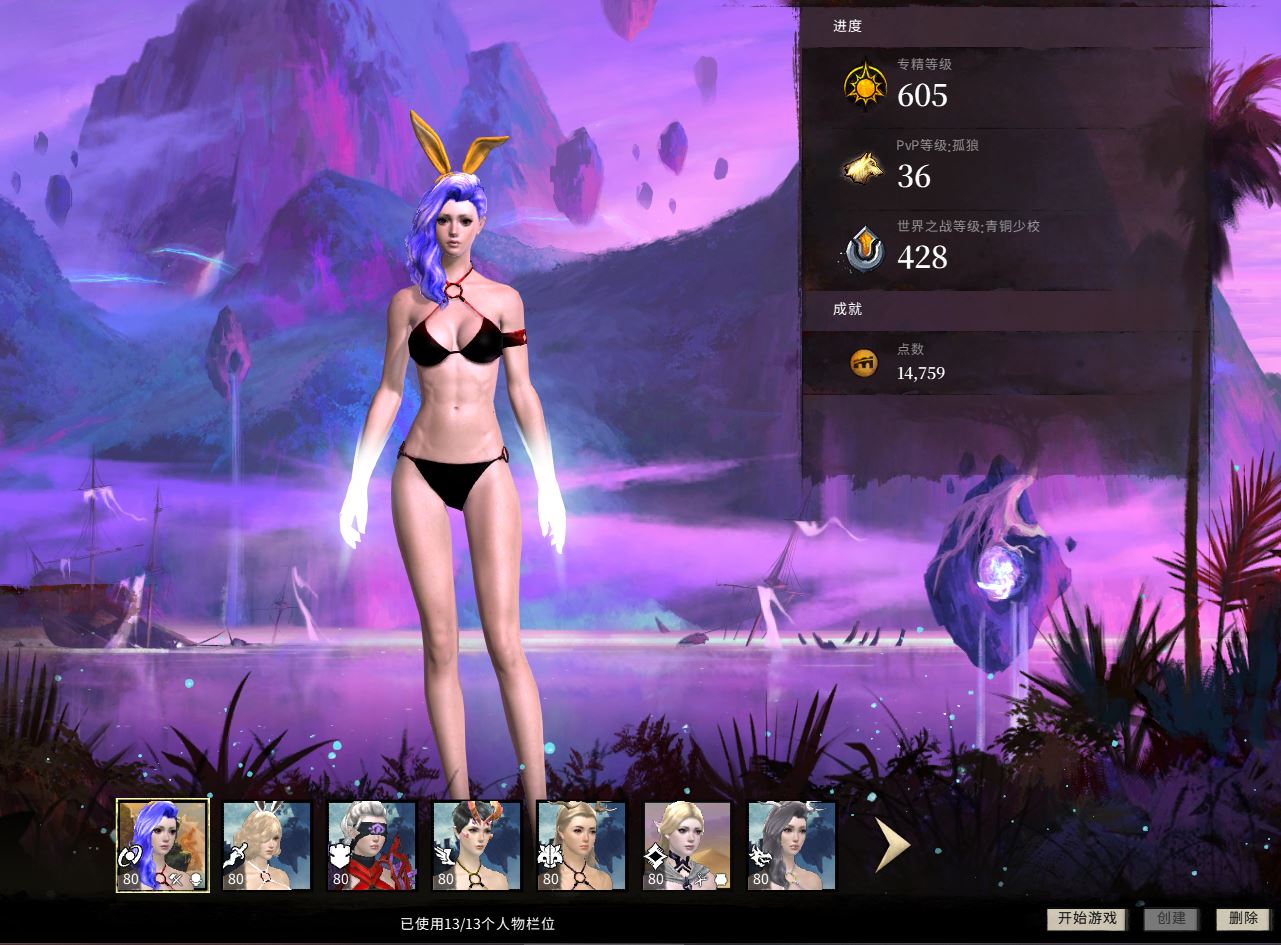Viewport: 1281px width, 945px height.
Task: Choose the blonde ponytail character with antlers
Action: pos(581,846)
